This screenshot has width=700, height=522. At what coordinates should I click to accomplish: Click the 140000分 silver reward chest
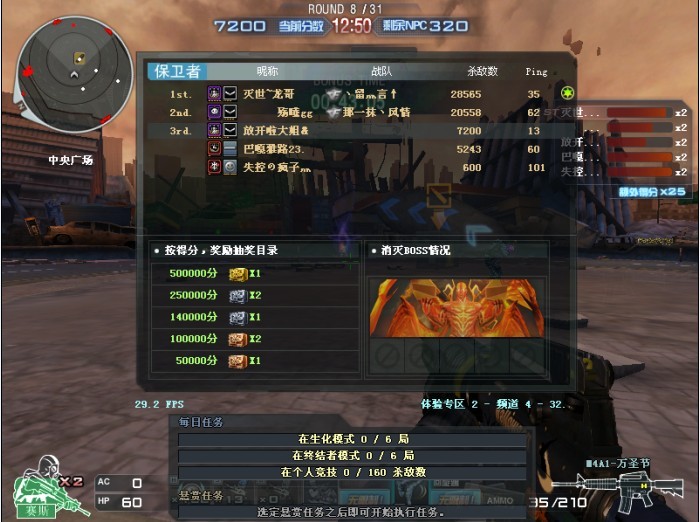tap(237, 317)
